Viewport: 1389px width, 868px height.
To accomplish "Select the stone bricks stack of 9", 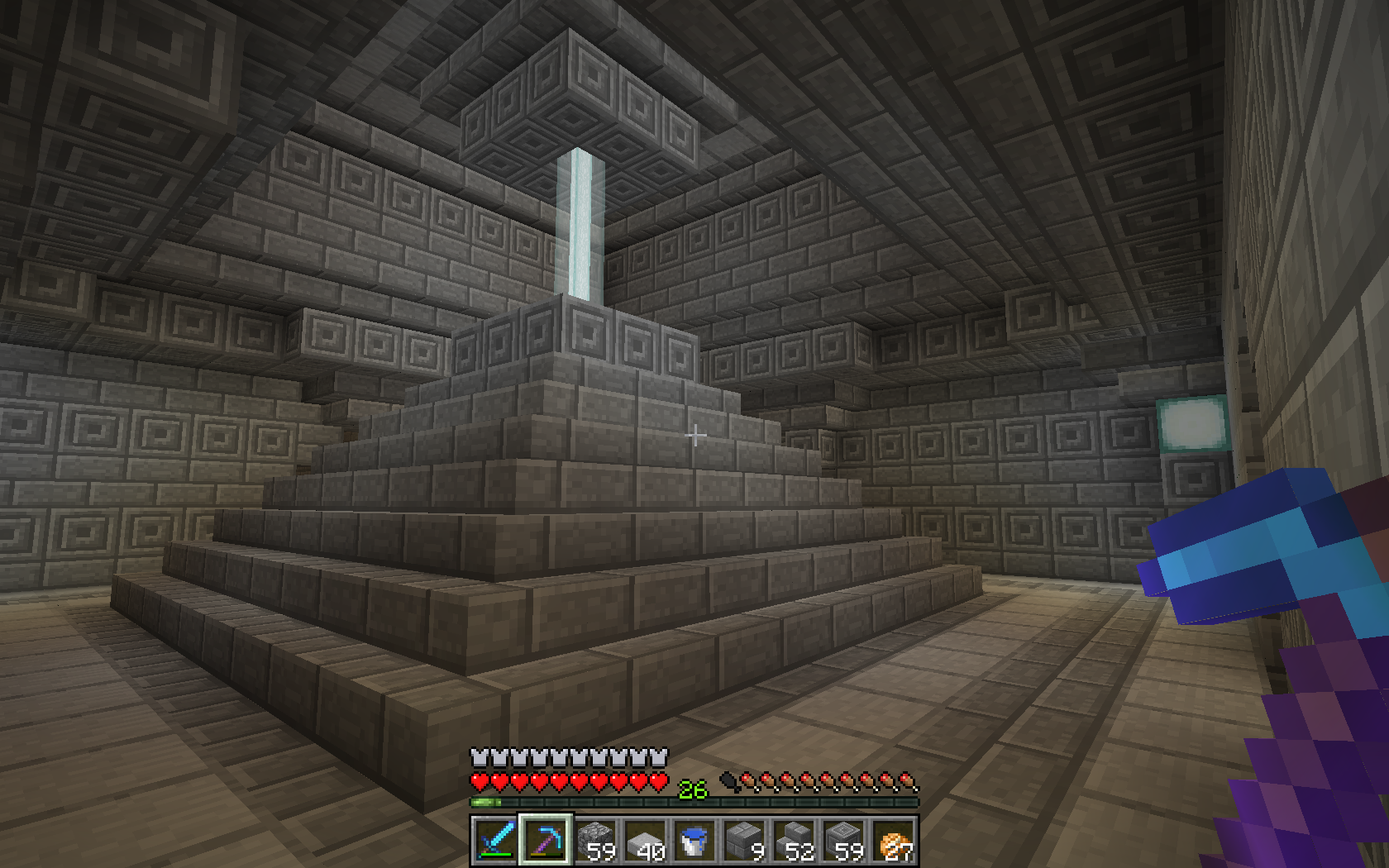I will [x=743, y=841].
